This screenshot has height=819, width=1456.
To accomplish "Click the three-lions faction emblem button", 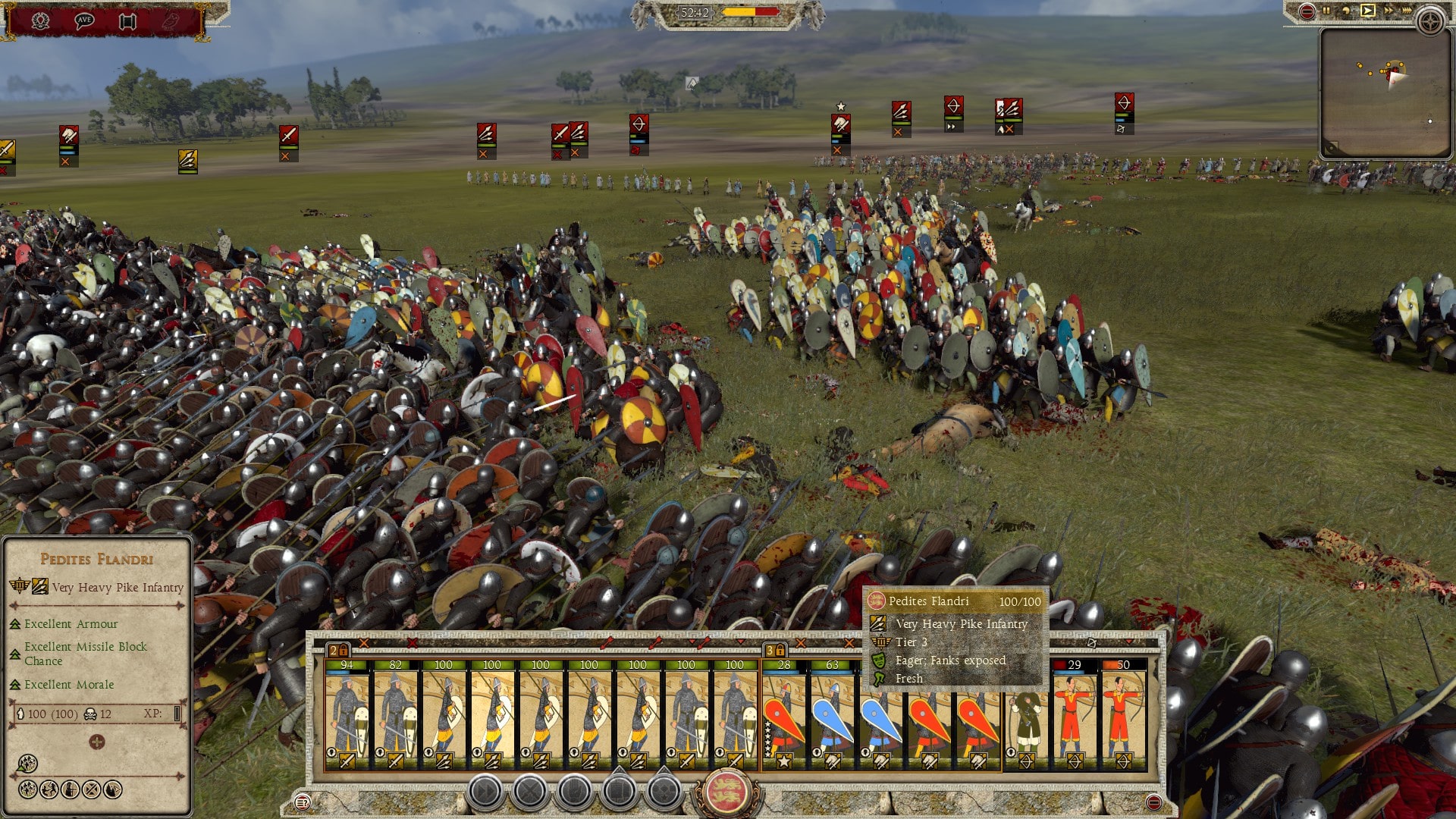I will click(x=726, y=792).
